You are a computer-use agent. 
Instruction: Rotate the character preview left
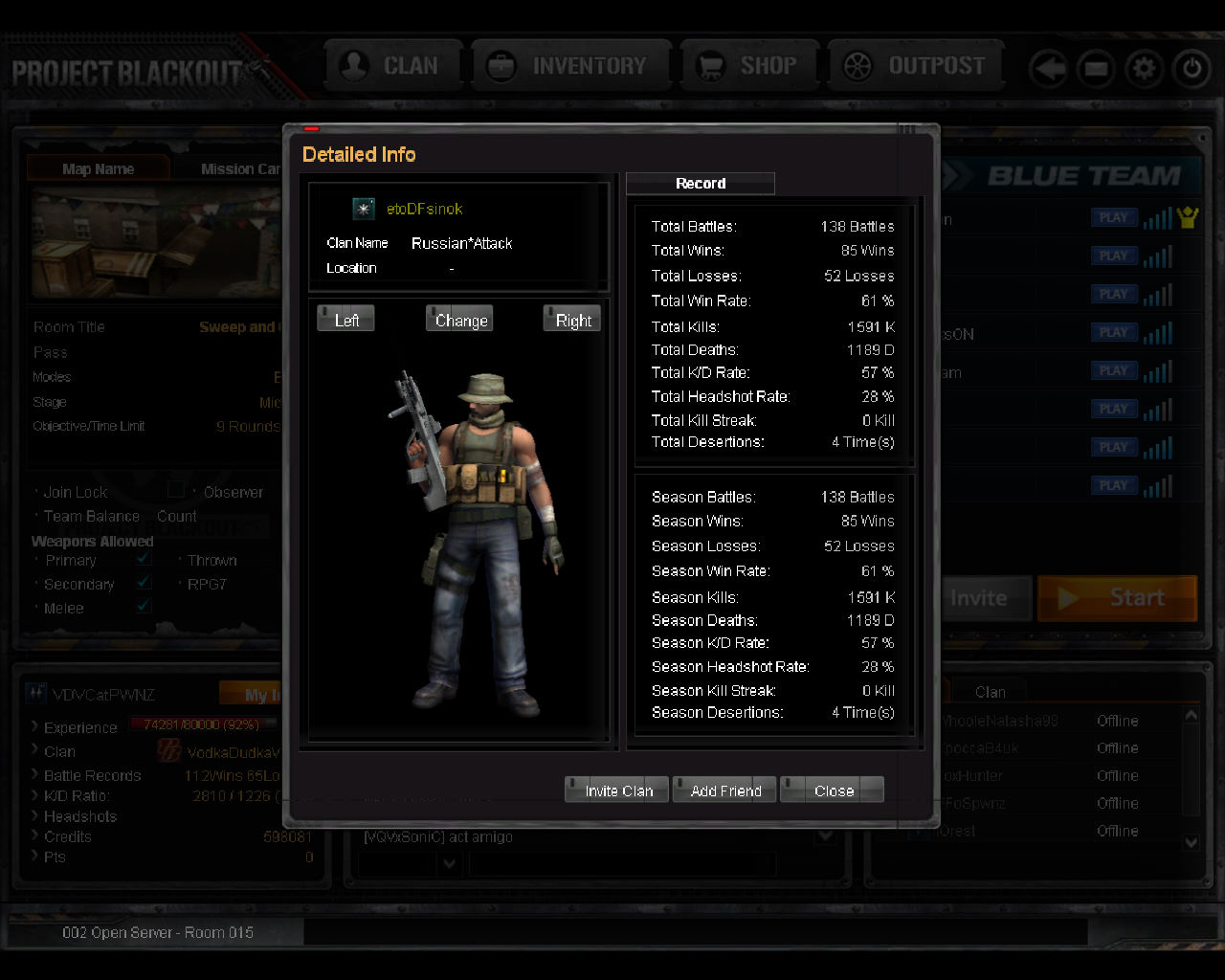coord(346,320)
